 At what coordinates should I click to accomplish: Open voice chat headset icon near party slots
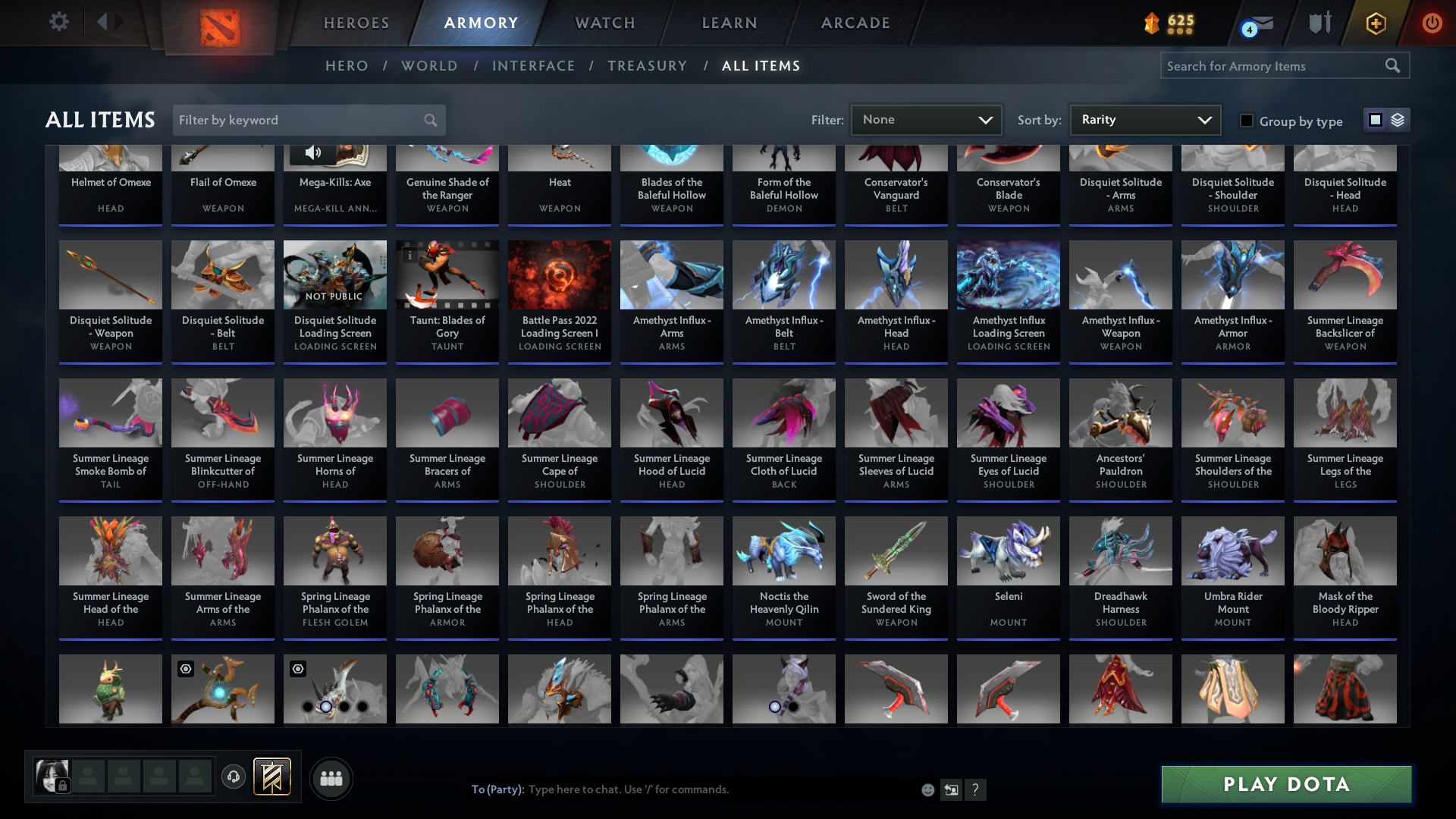point(234,777)
